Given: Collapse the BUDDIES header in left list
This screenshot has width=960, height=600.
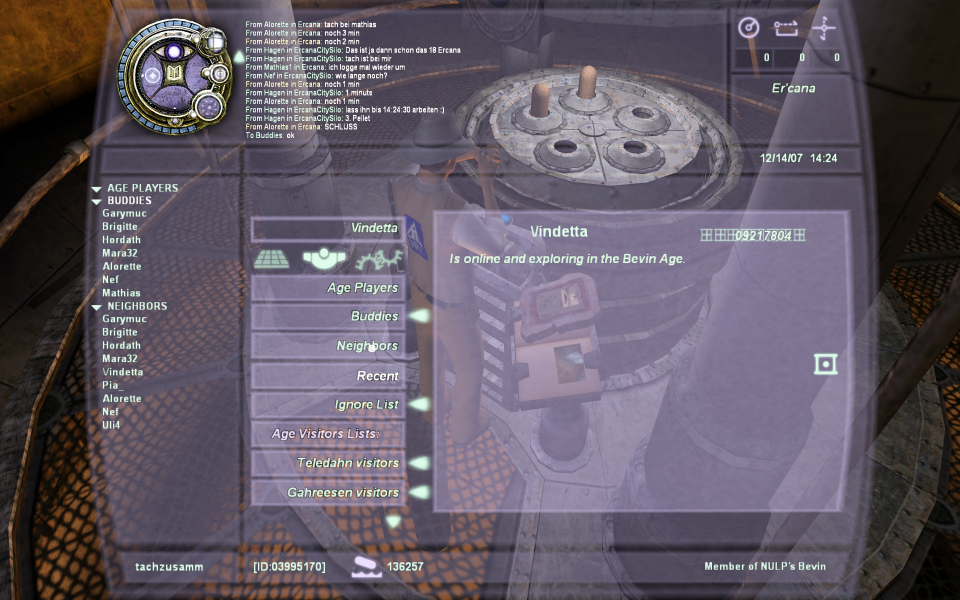Looking at the screenshot, I should pos(96,201).
